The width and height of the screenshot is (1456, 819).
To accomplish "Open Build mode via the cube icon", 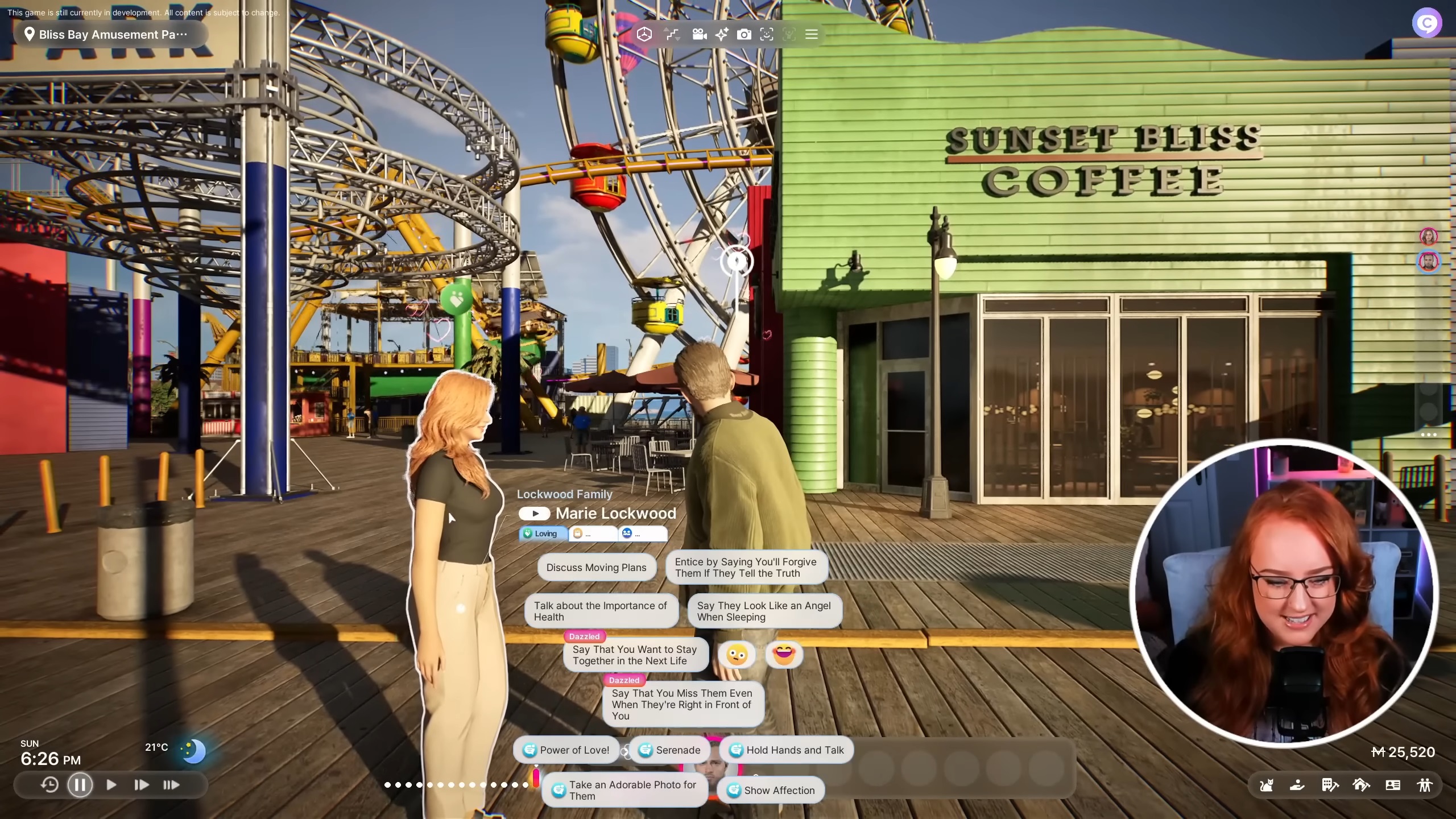I will 643,34.
